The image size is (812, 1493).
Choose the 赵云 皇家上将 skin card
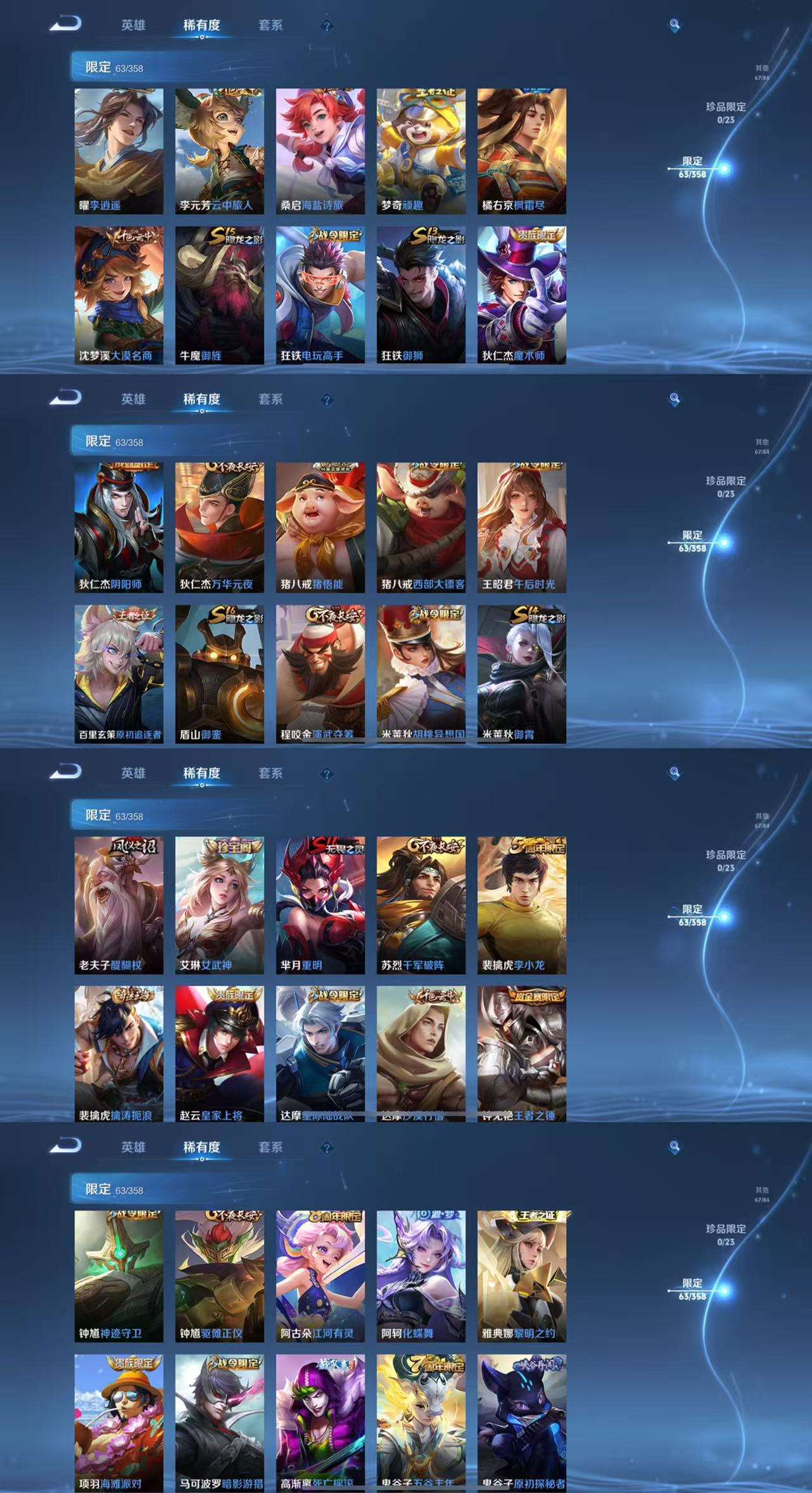point(219,1053)
